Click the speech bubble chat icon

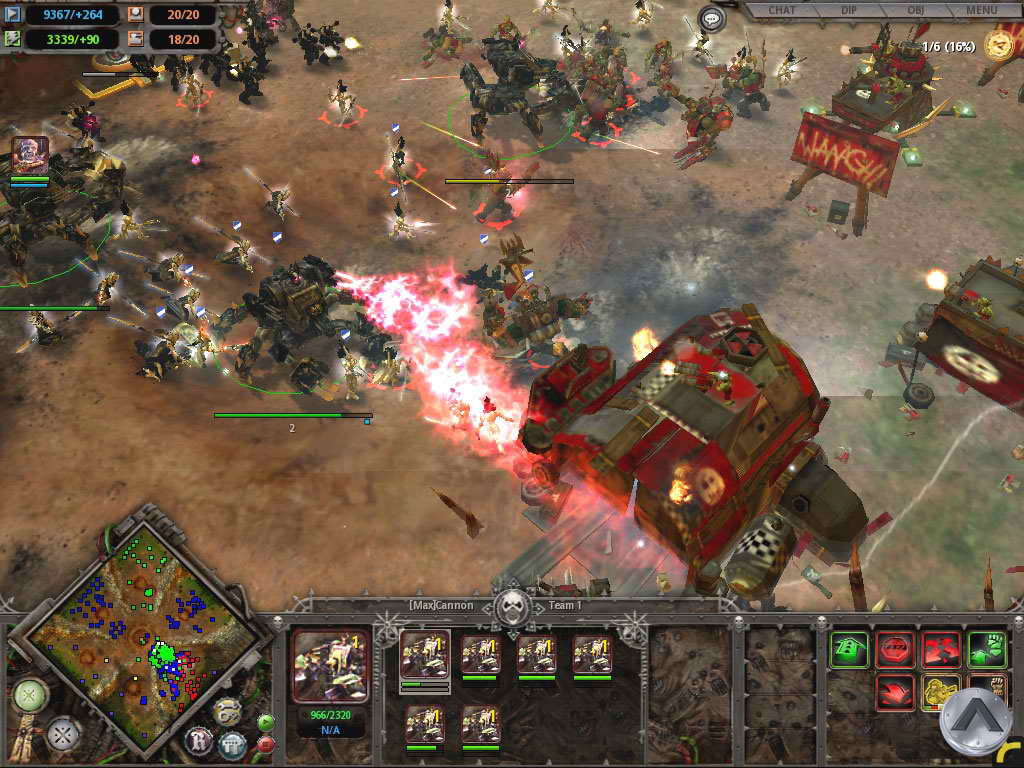pyautogui.click(x=712, y=18)
